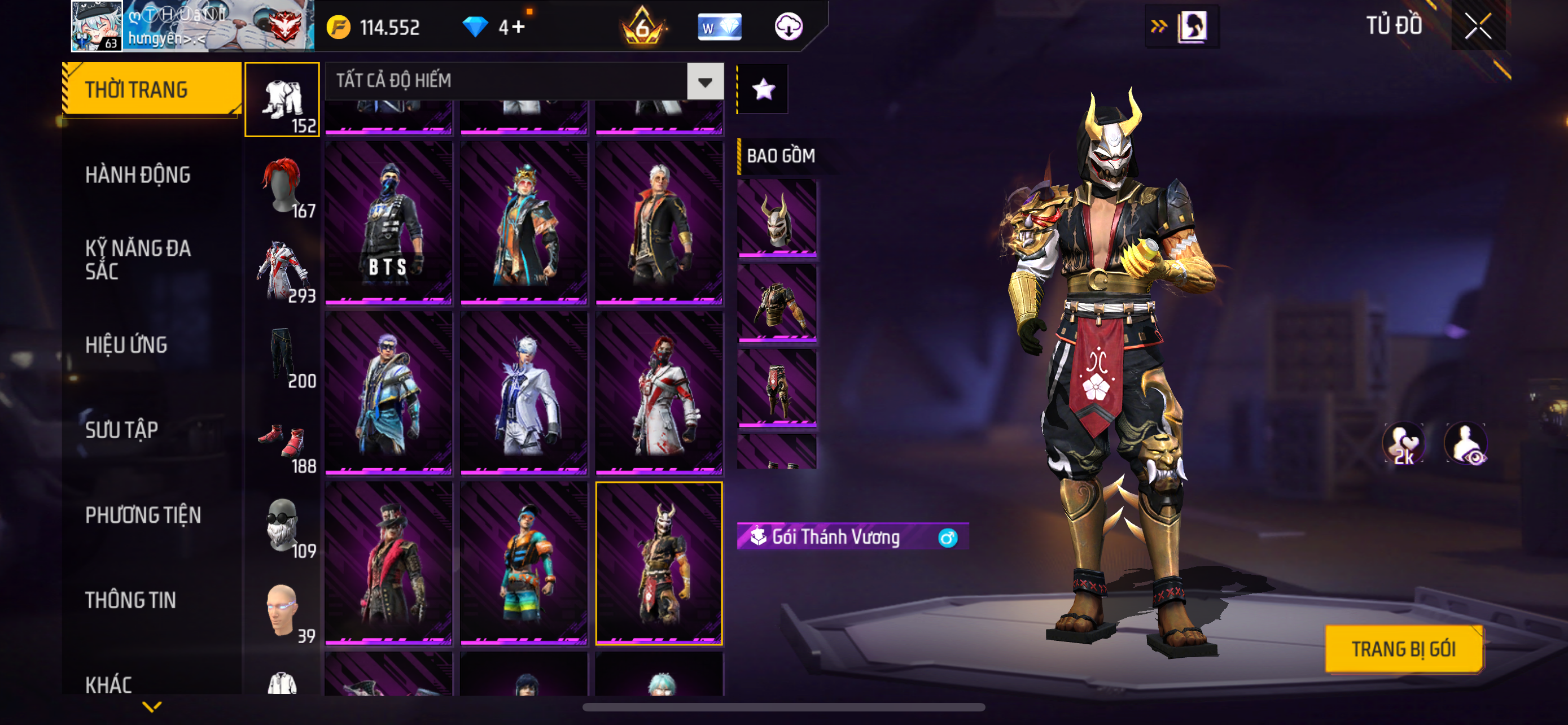Open the KỸ NĂNG ĐA SẮC tab
The height and width of the screenshot is (725, 1568).
138,260
